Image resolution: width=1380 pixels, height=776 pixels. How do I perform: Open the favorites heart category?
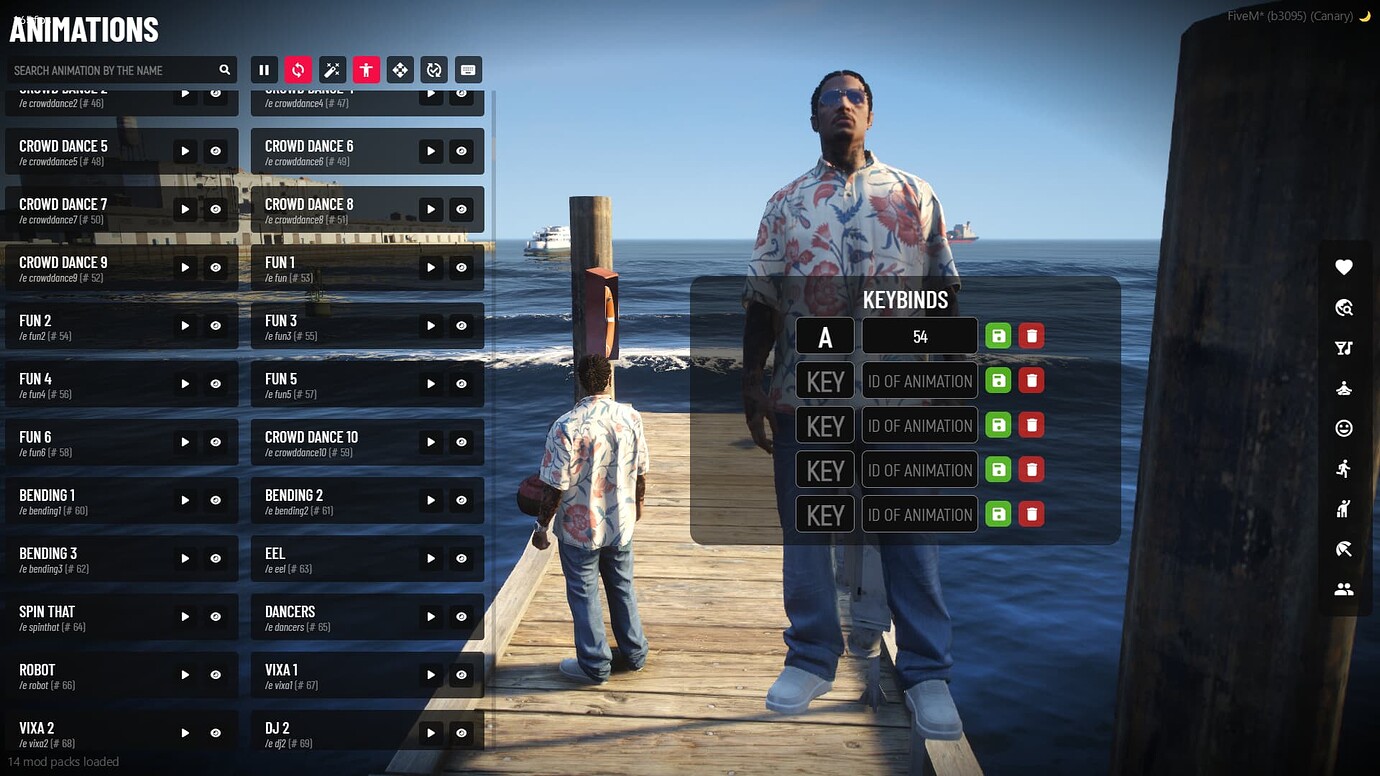[1344, 267]
